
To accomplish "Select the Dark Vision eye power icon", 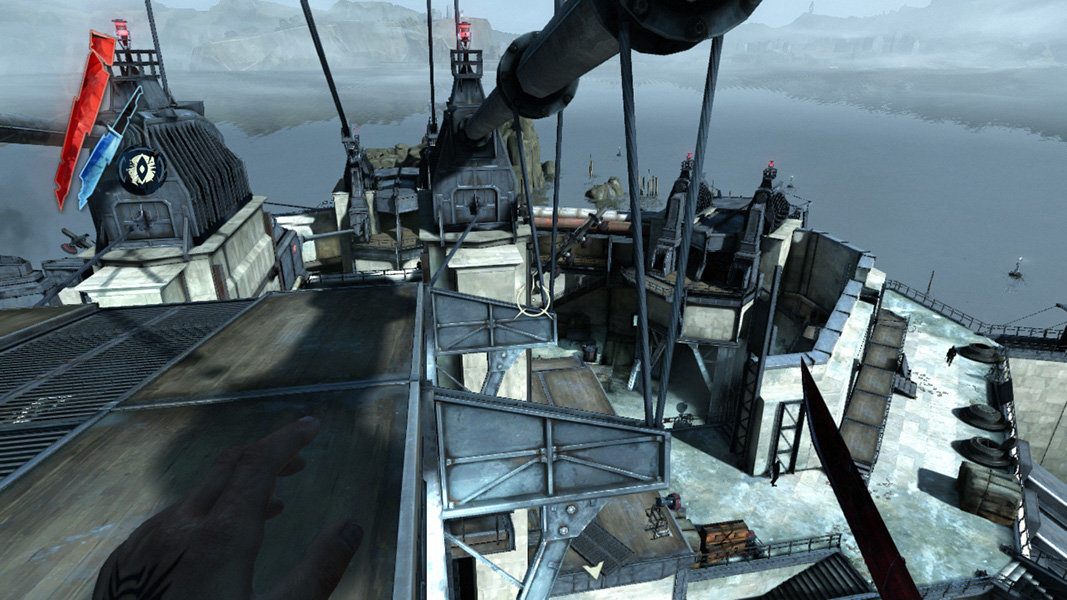I will (x=141, y=169).
